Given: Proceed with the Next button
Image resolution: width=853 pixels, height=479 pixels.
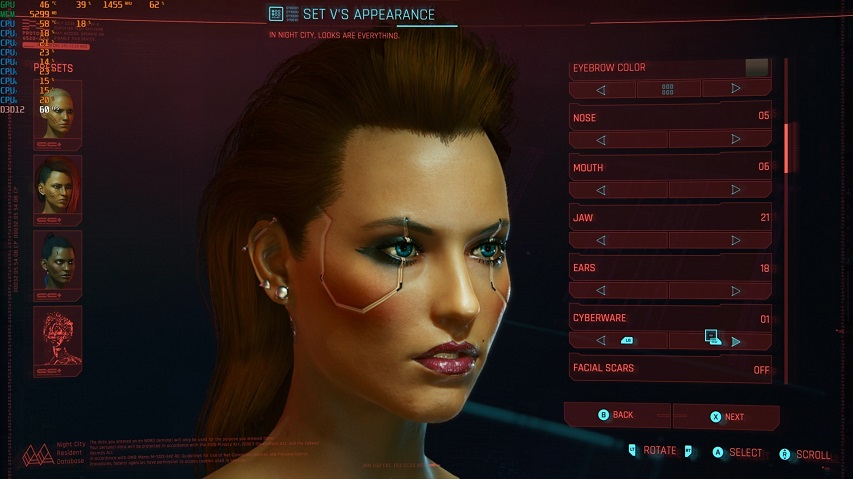Looking at the screenshot, I should [x=727, y=416].
